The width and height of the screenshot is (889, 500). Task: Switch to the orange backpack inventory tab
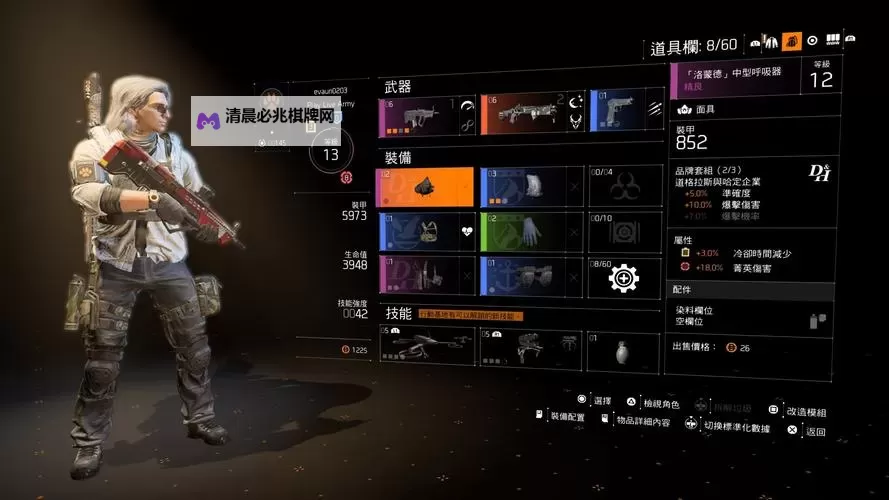791,41
